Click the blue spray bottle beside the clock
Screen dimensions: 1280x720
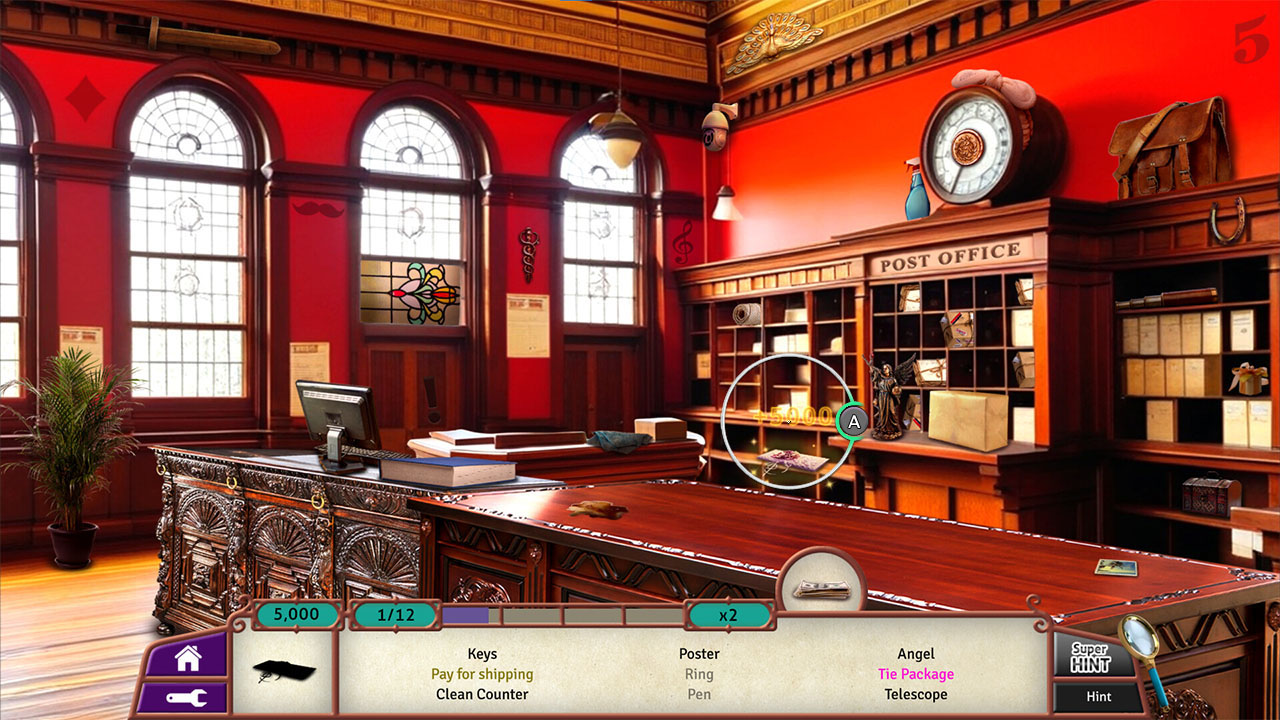[919, 196]
